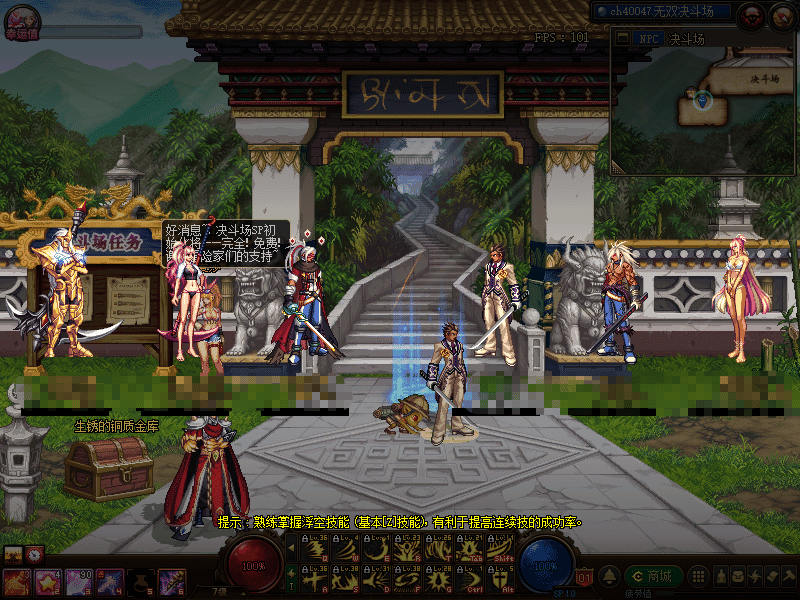
Task: Open the character silhouette menu icon
Action: click(x=720, y=577)
